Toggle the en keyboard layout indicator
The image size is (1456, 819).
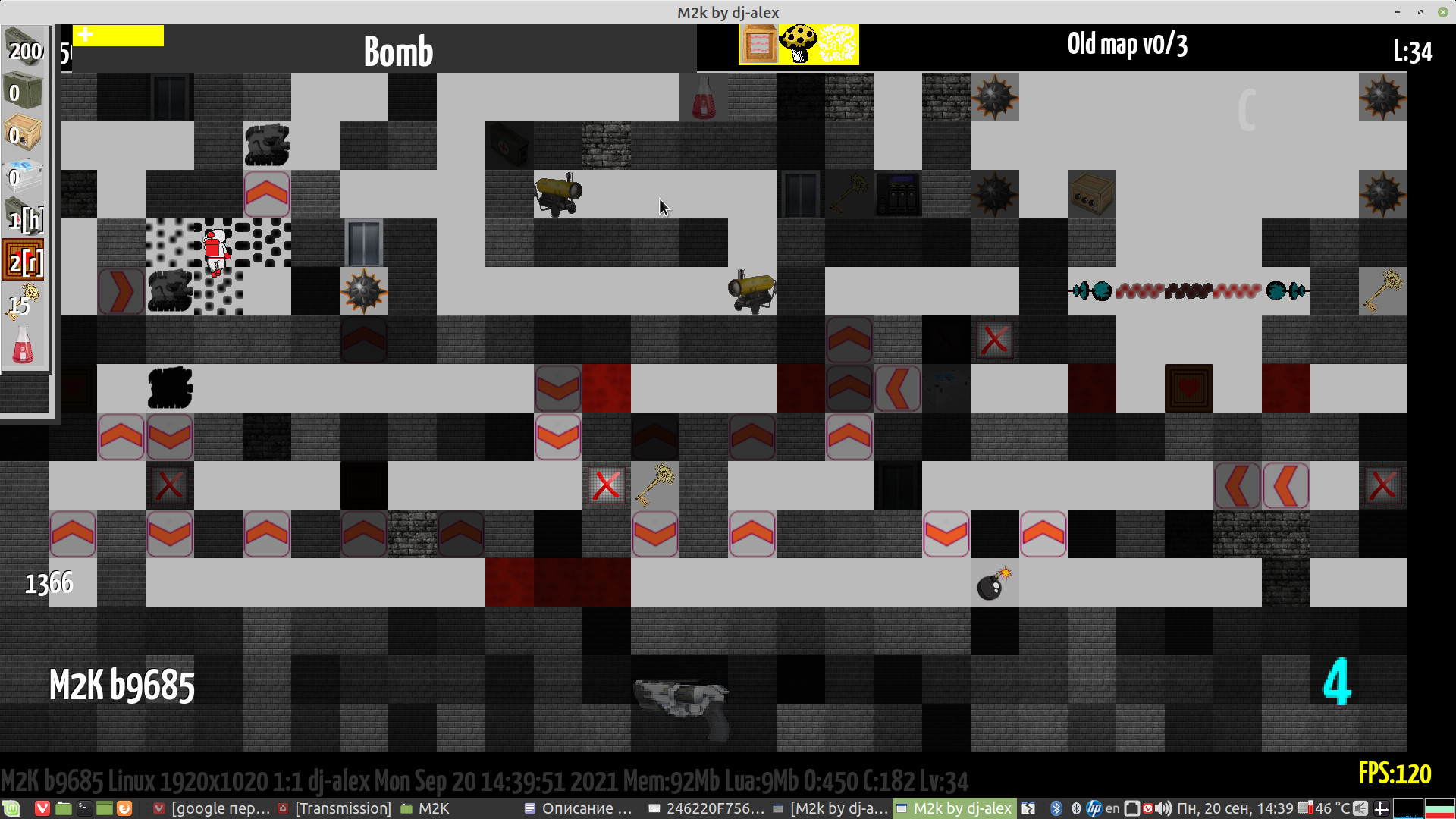tap(1112, 808)
